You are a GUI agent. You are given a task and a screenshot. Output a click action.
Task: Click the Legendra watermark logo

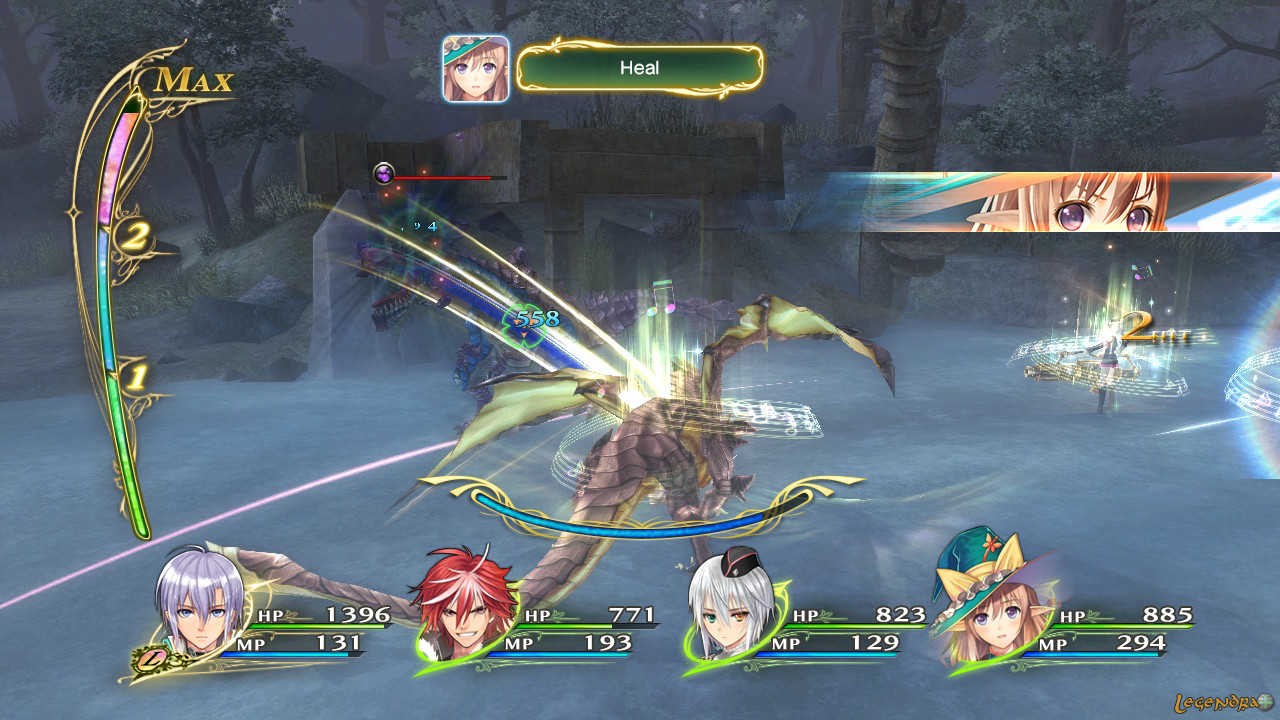tap(1224, 702)
